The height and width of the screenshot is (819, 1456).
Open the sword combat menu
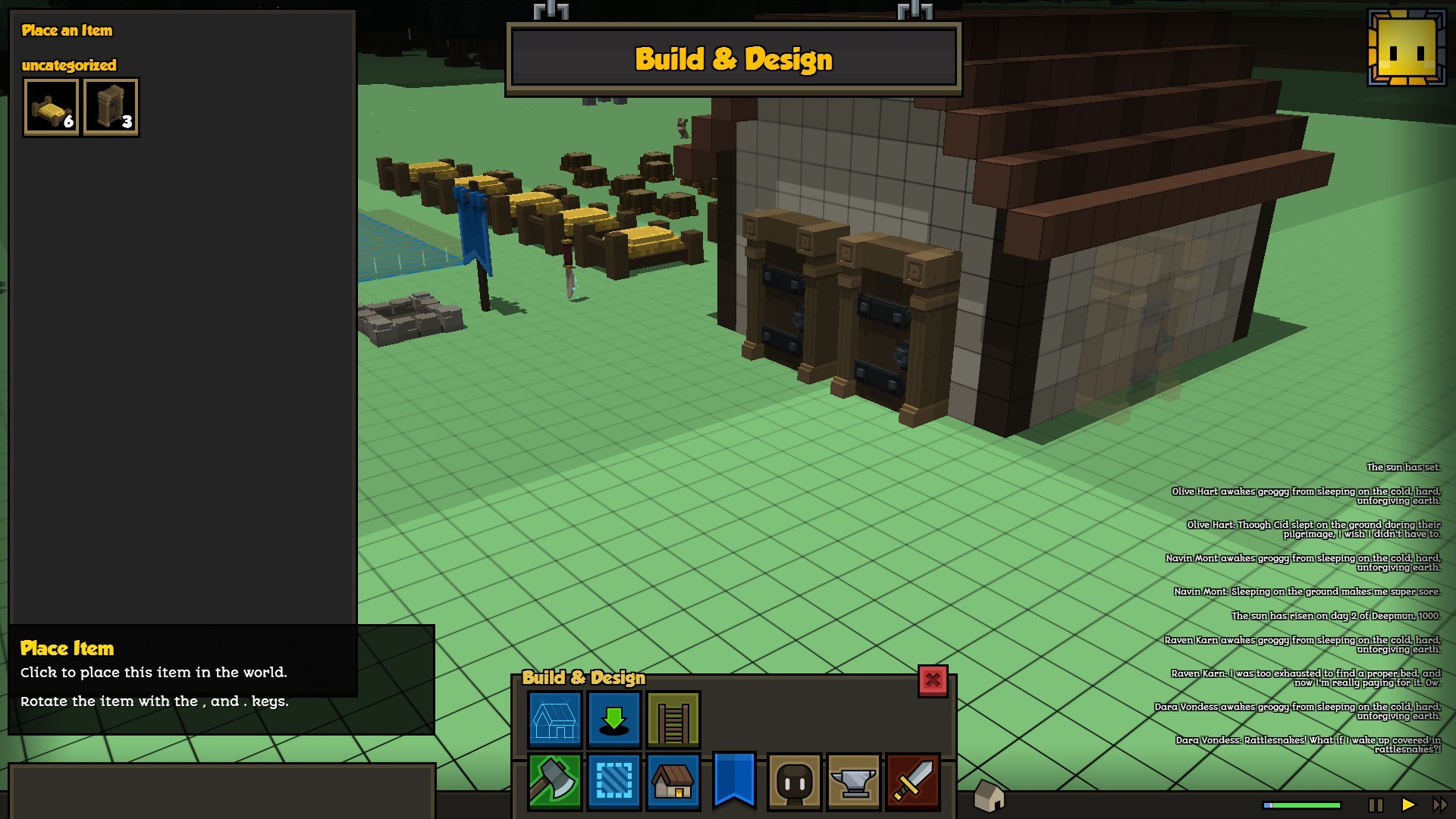(913, 781)
